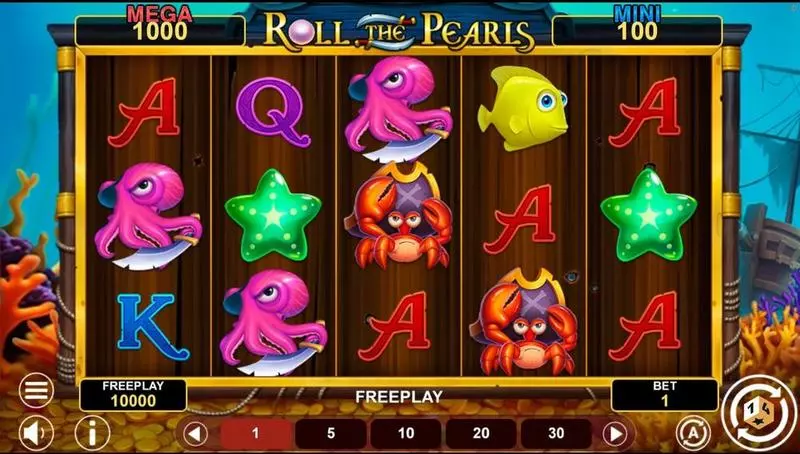Open the hamburger menu

coord(37,390)
